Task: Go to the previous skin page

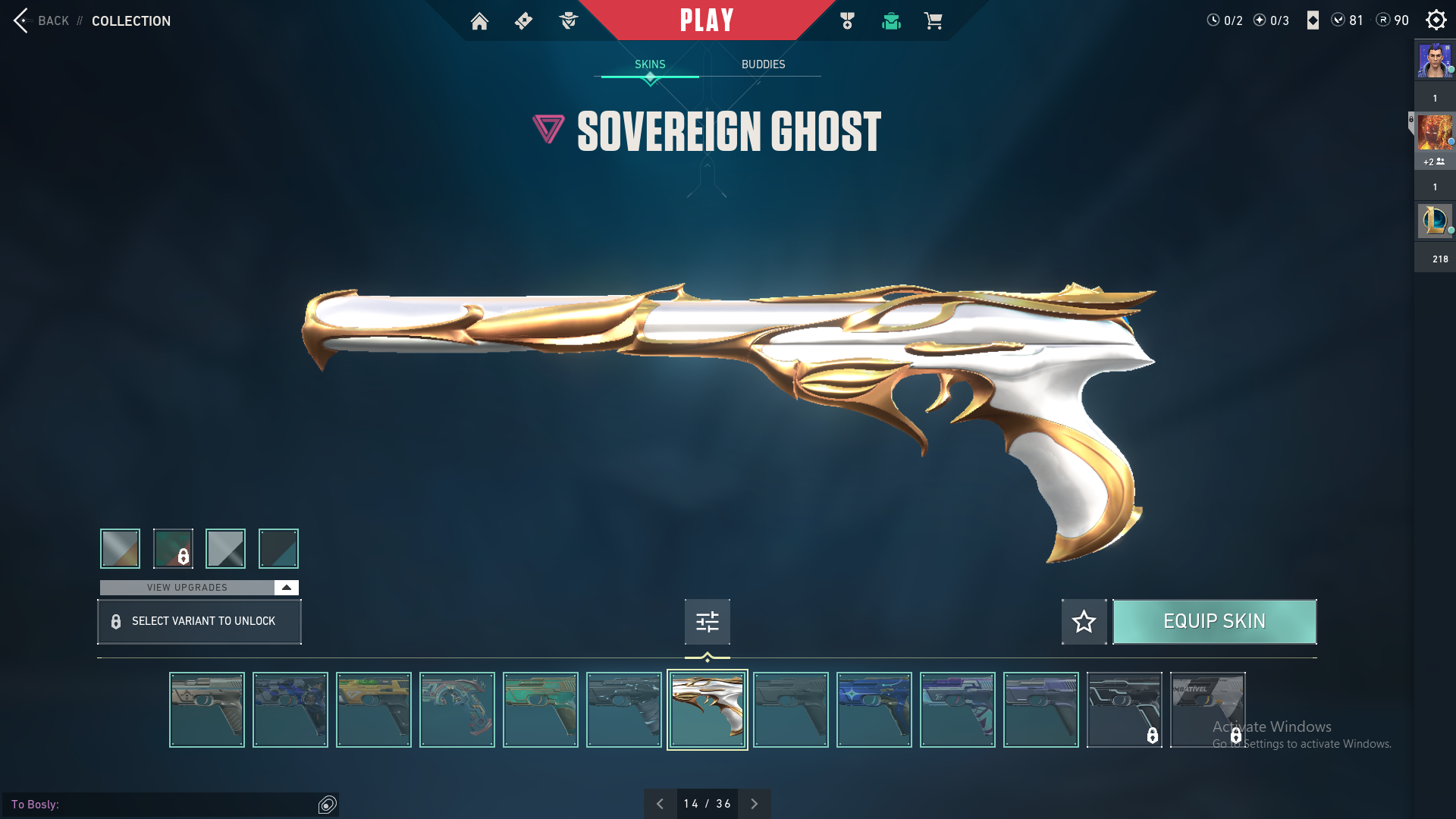Action: coord(660,804)
